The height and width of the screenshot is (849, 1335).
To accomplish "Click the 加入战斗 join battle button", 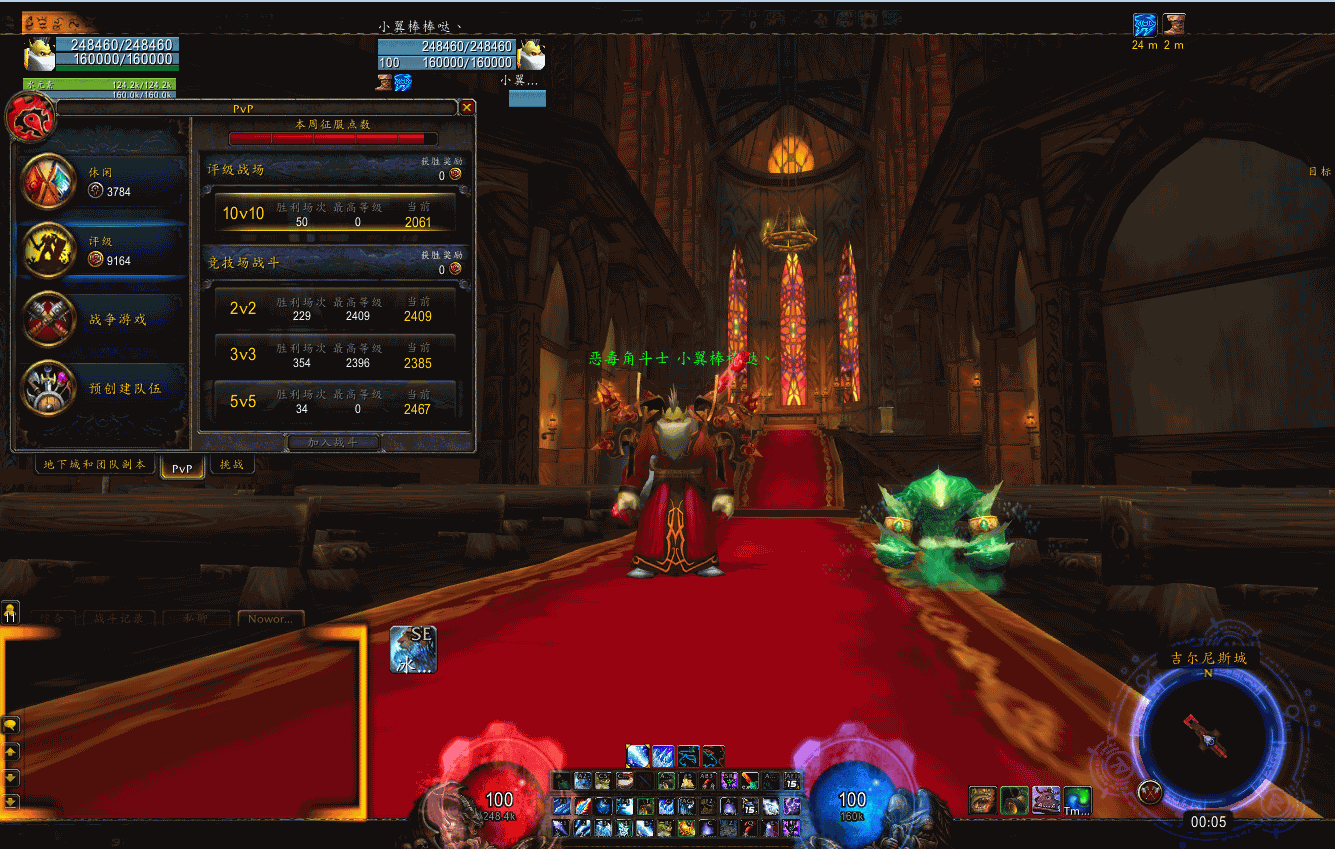I will point(332,442).
